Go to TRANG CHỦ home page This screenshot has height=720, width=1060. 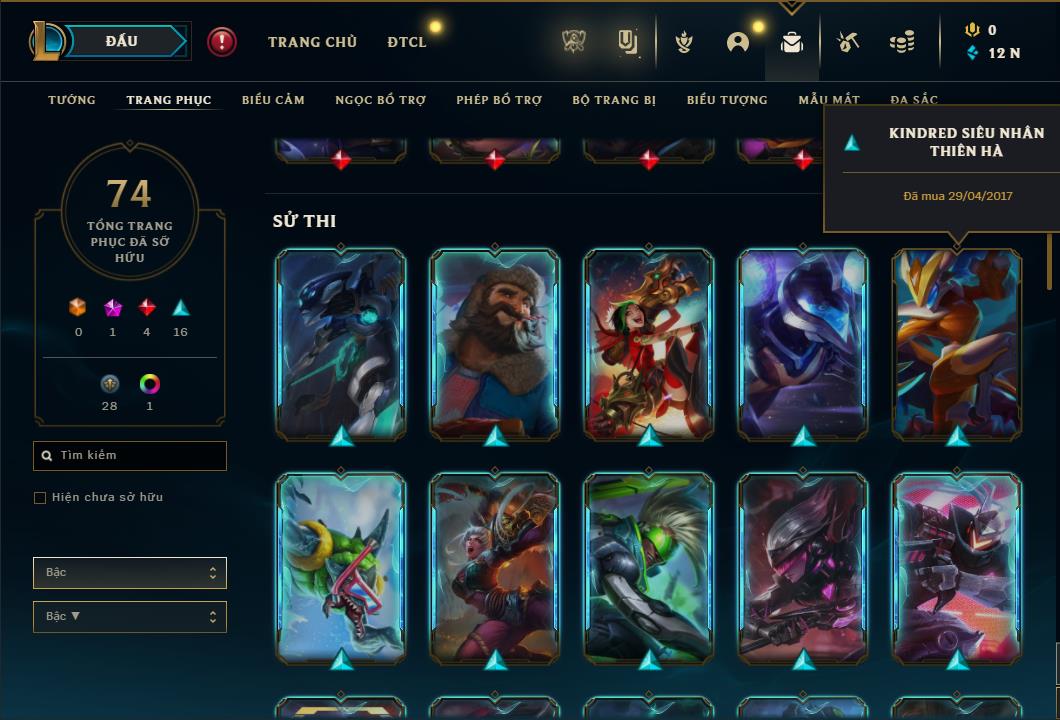312,42
